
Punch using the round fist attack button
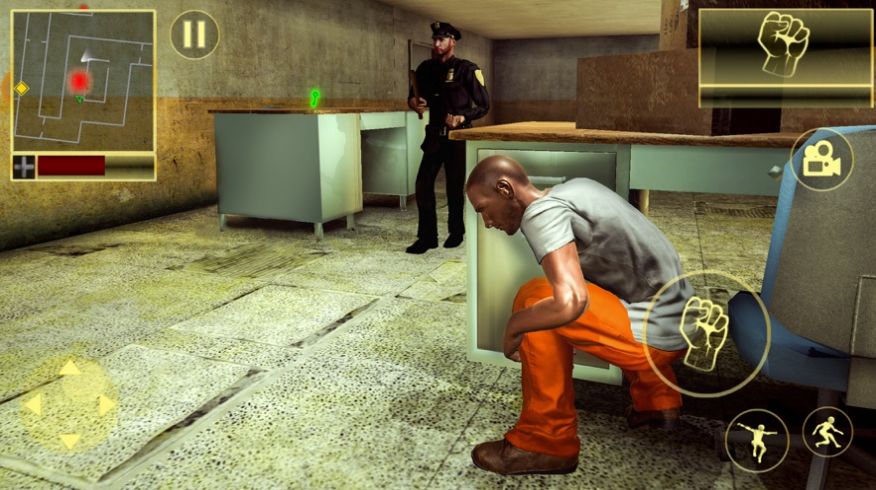pyautogui.click(x=706, y=333)
